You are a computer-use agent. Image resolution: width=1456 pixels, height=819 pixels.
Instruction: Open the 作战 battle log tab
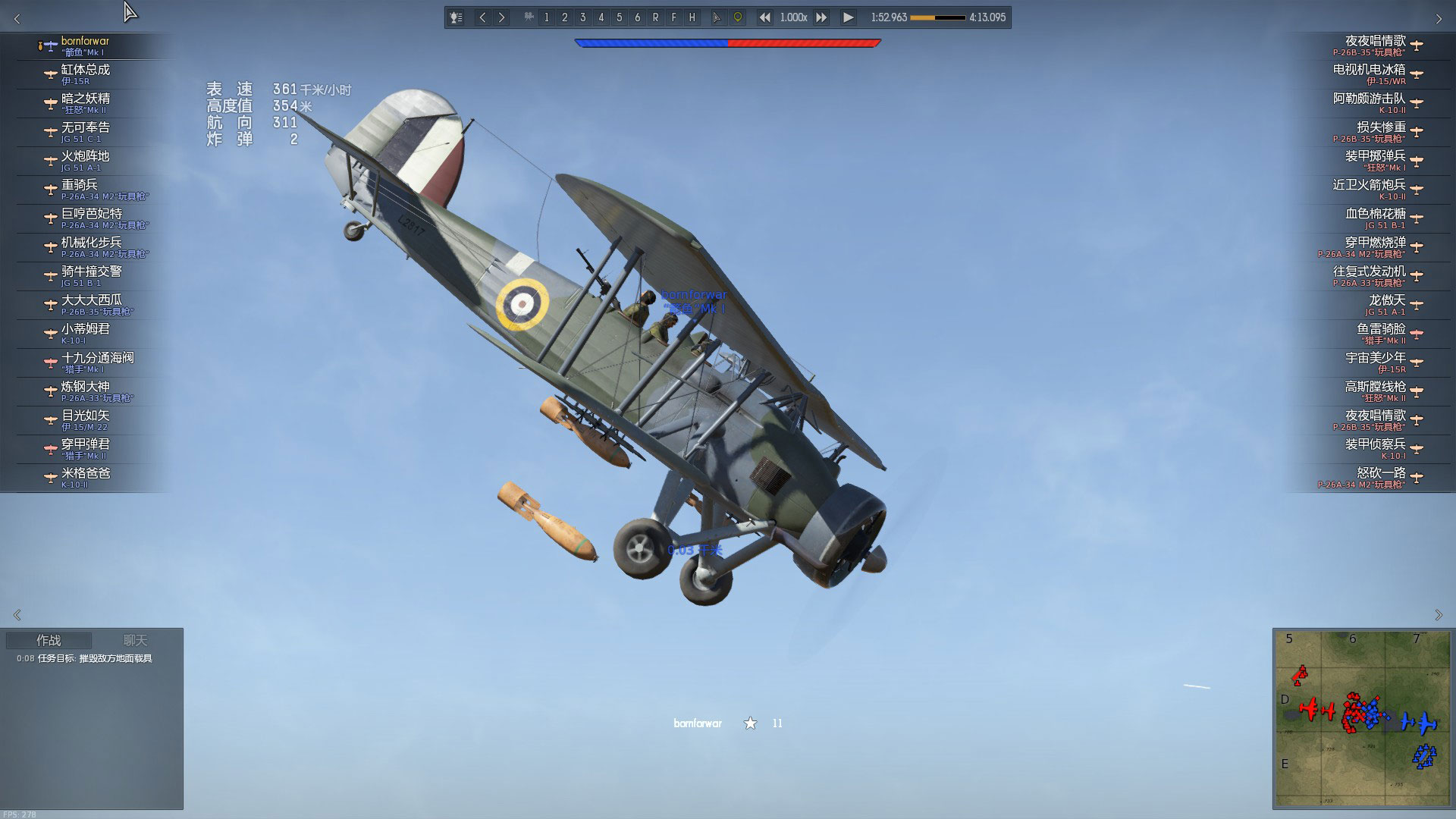pos(49,641)
